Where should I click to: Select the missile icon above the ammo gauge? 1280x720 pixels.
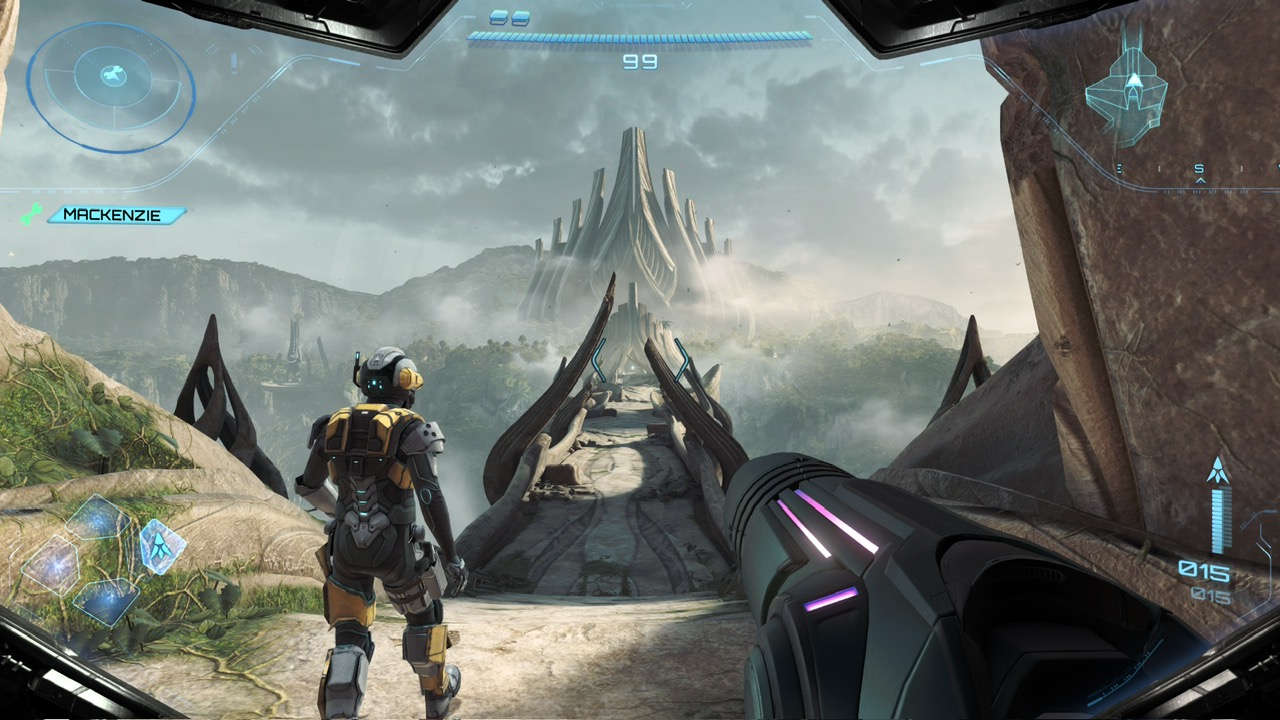point(1218,471)
